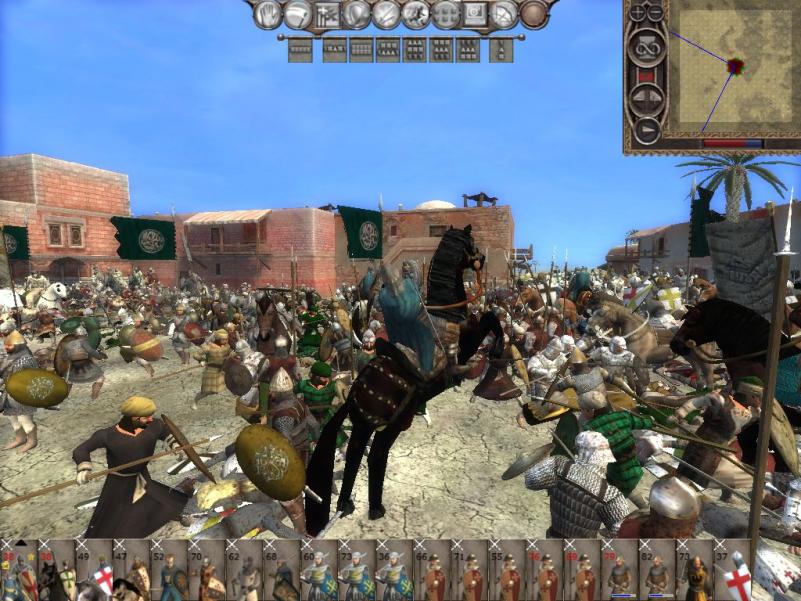Select the unit card numbered 82
The image size is (801, 601).
654,572
